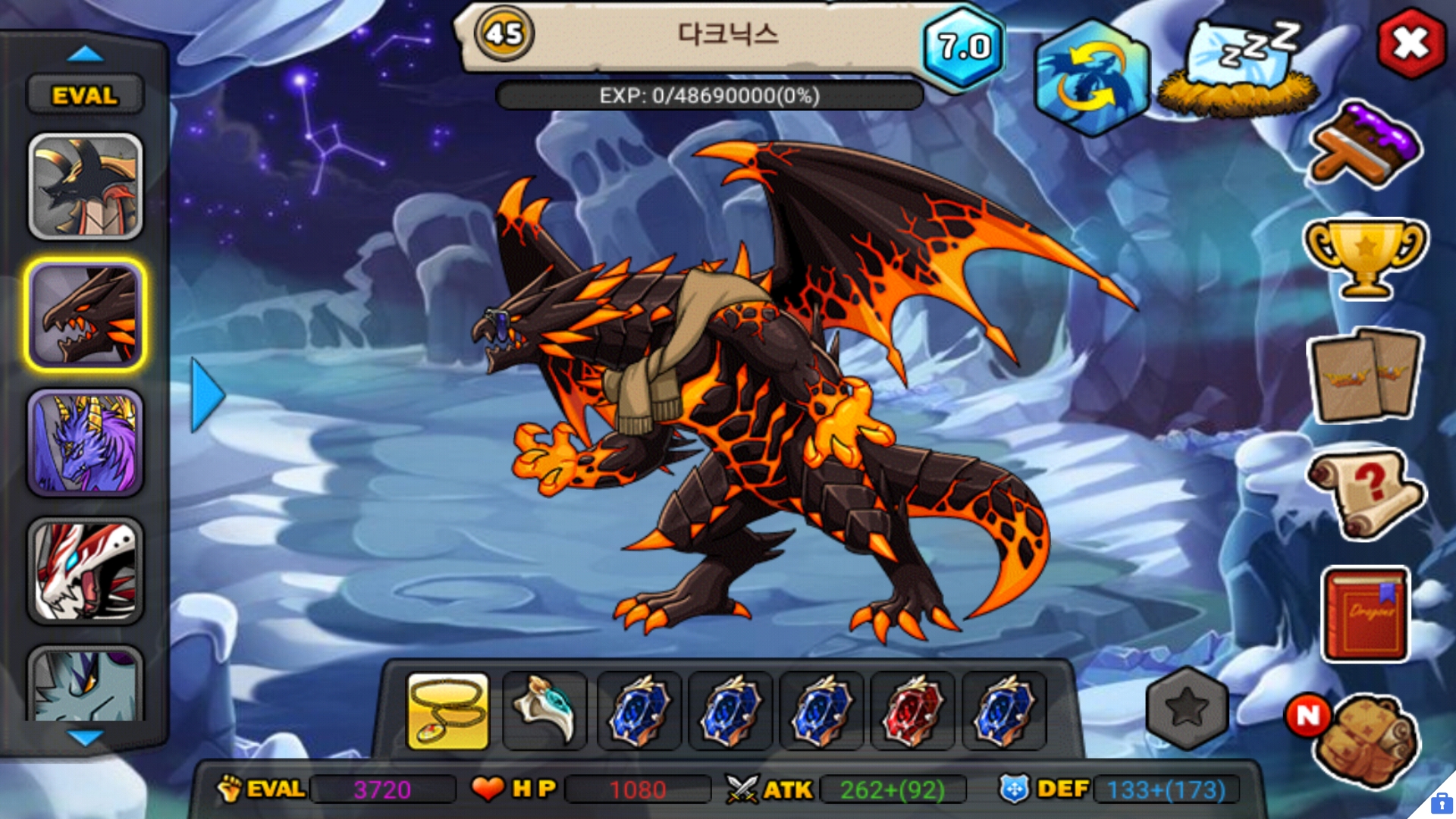Open the backpack with new badge

pos(1365,739)
